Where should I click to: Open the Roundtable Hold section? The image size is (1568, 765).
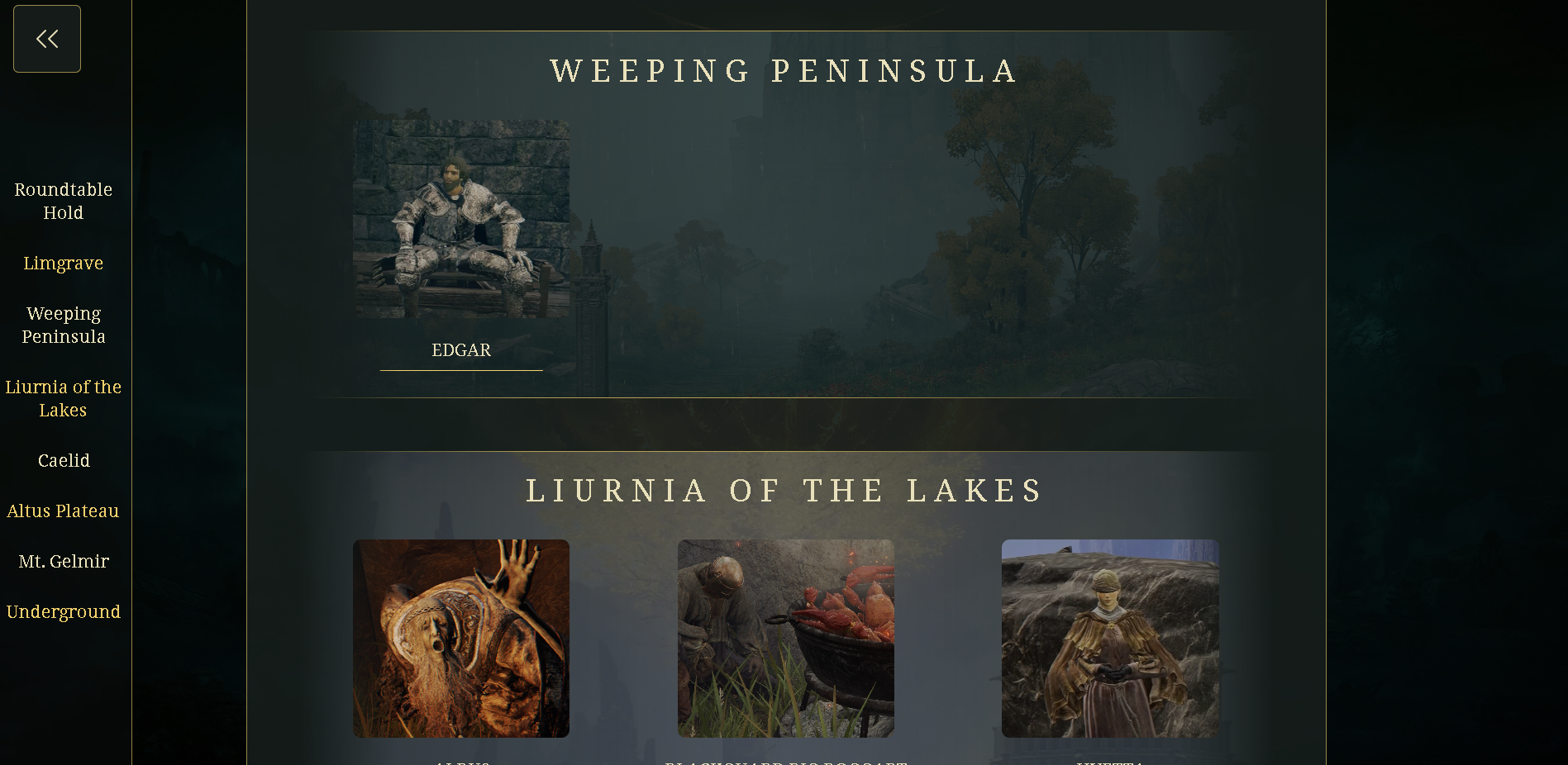[63, 201]
